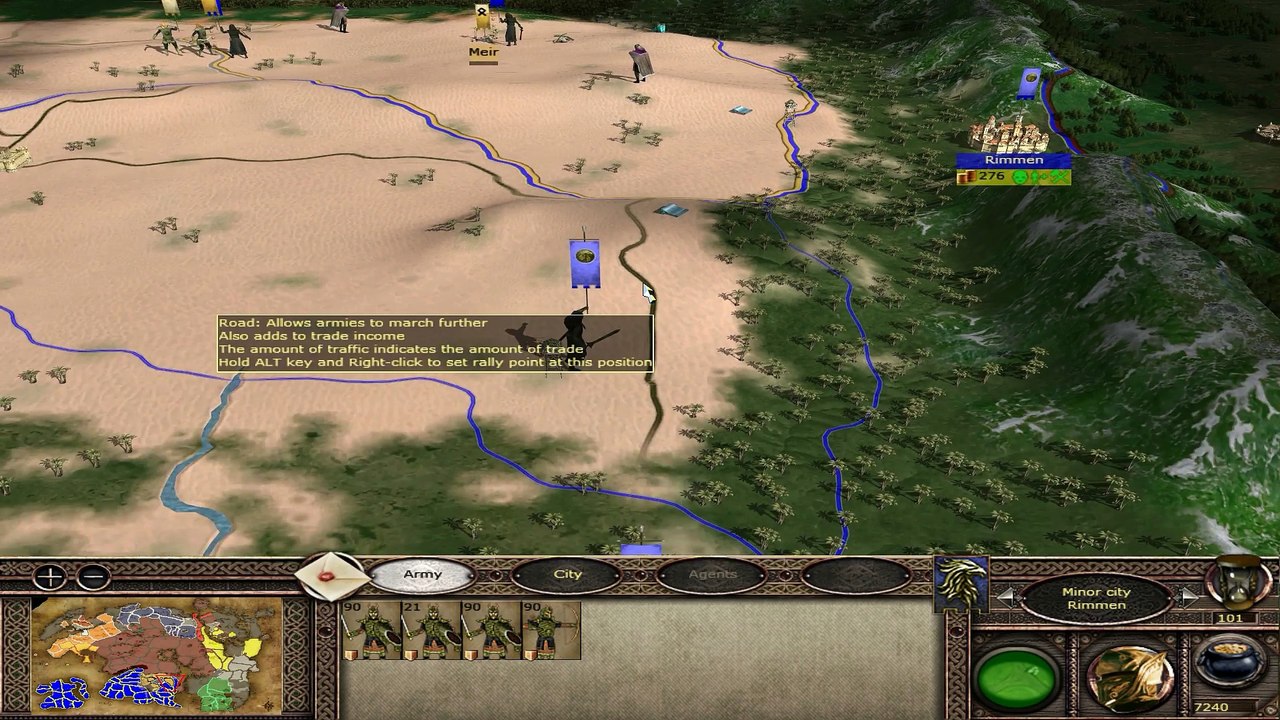
Task: Switch to the Army tab
Action: (422, 575)
